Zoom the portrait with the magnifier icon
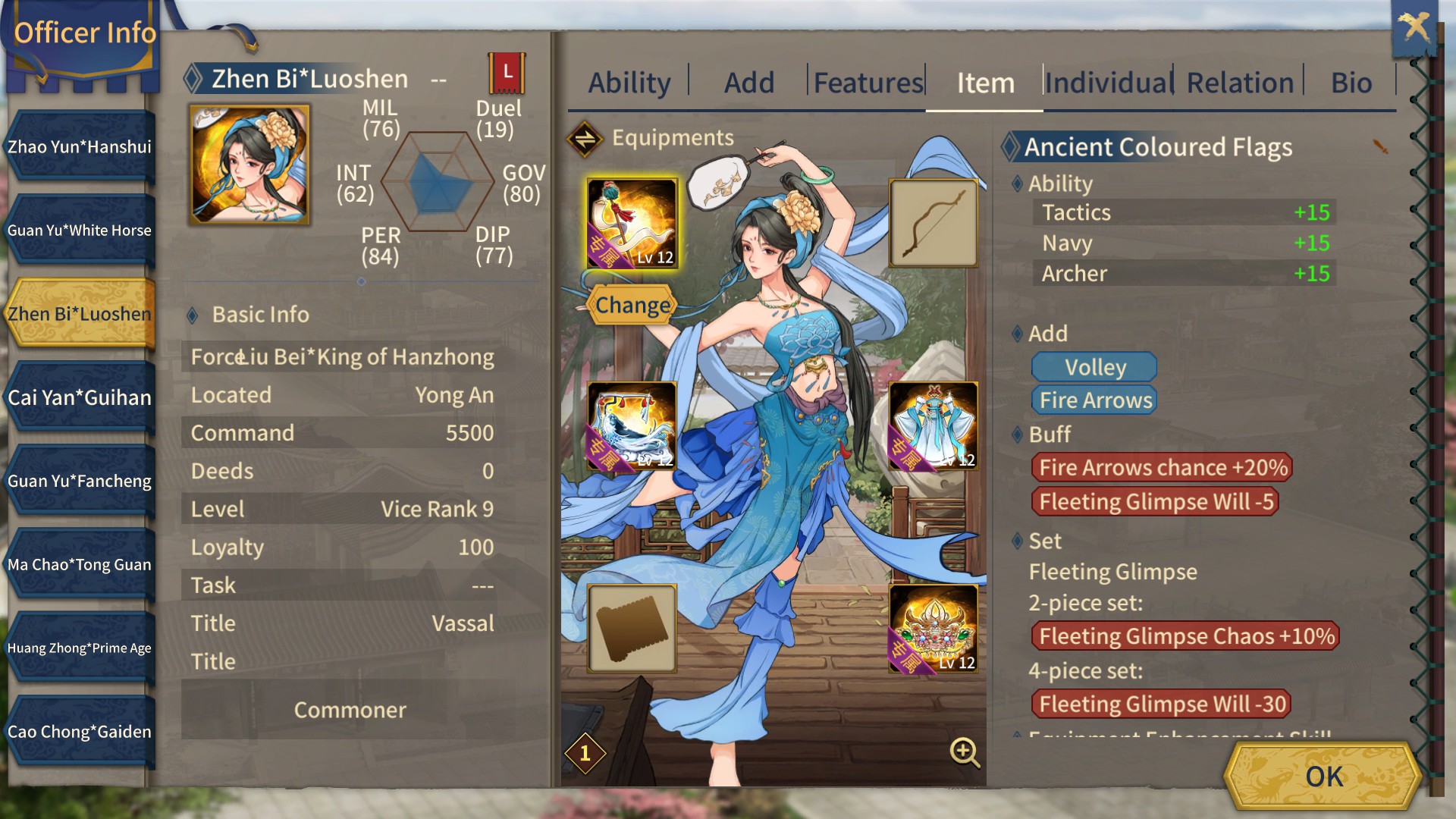The image size is (1456, 819). coord(965,752)
